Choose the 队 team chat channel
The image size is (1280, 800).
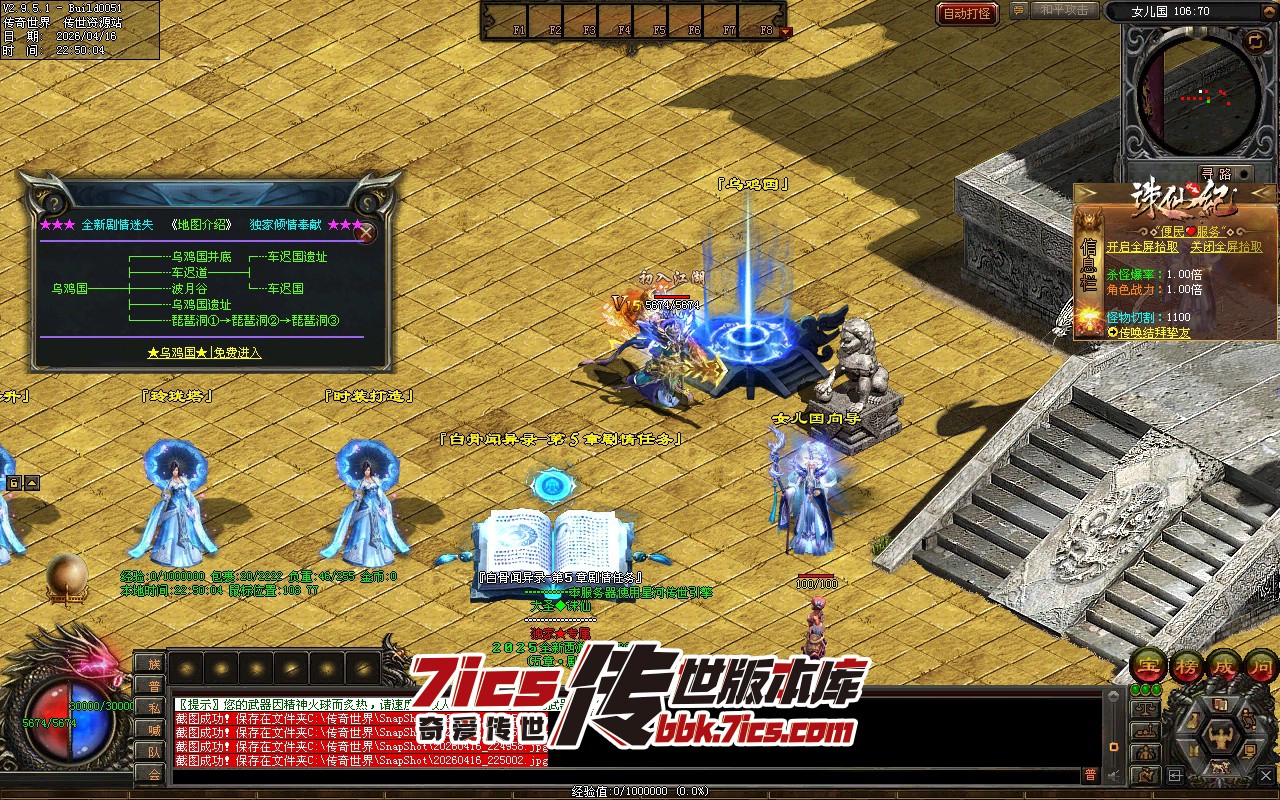(x=154, y=751)
